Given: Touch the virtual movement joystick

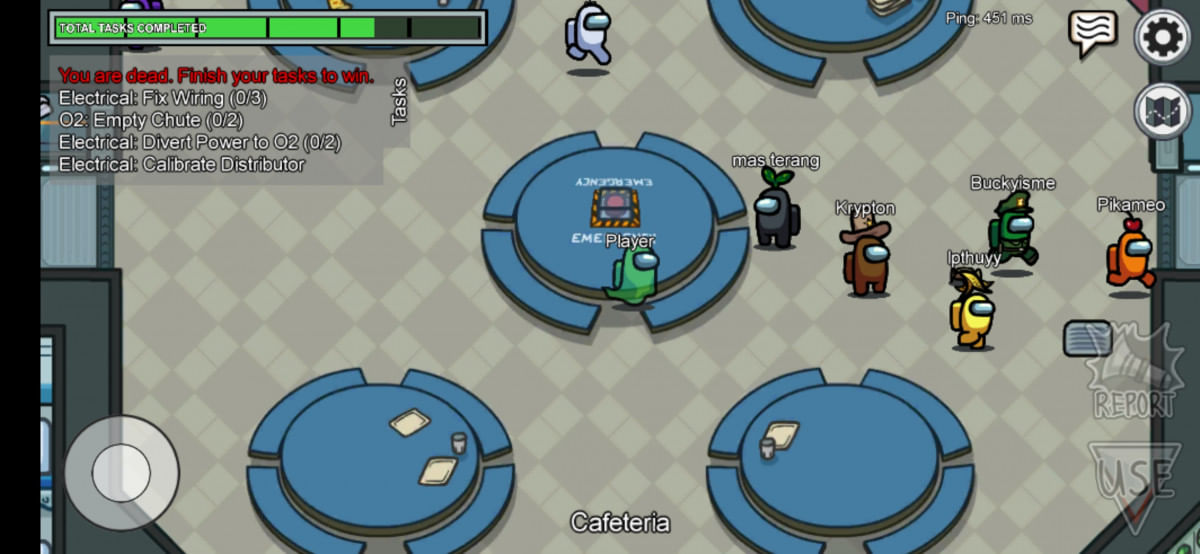Looking at the screenshot, I should pos(121,472).
